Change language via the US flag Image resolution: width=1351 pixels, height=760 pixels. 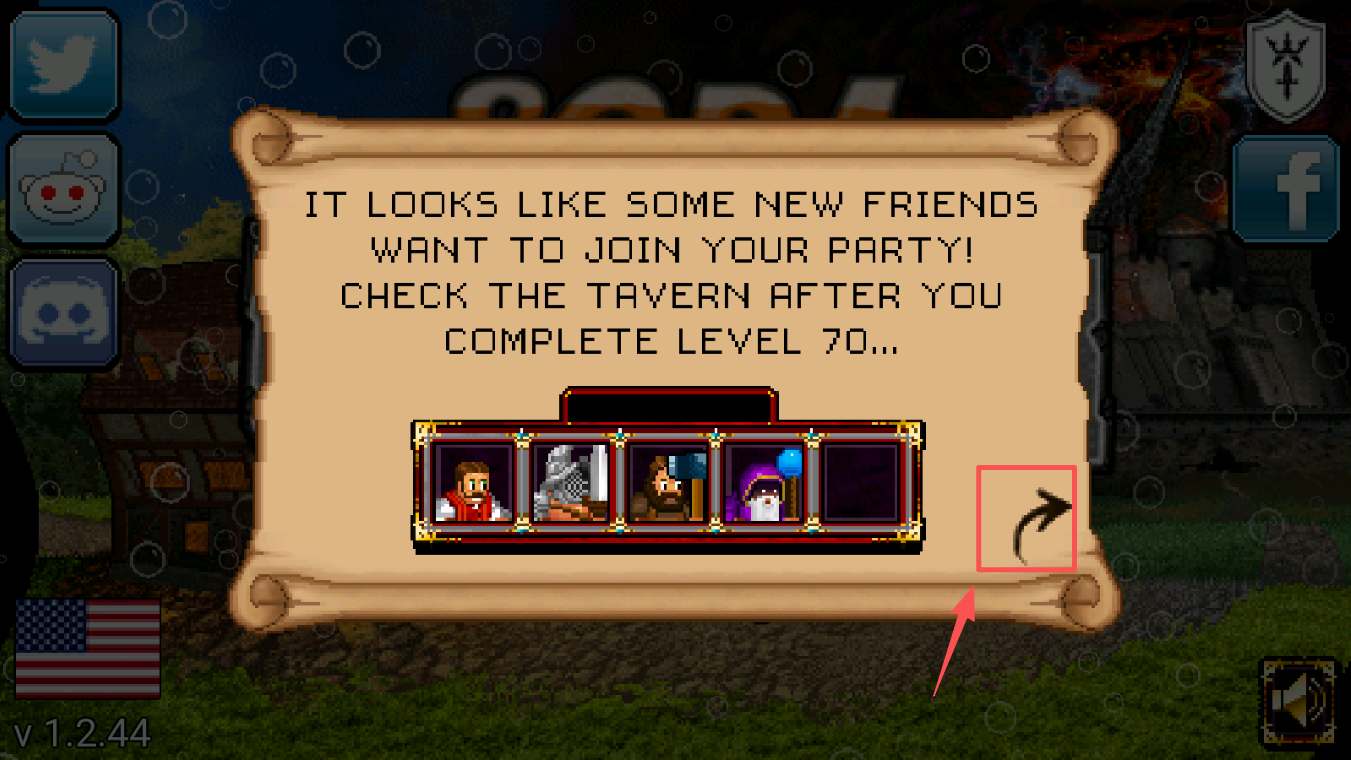pyautogui.click(x=88, y=648)
